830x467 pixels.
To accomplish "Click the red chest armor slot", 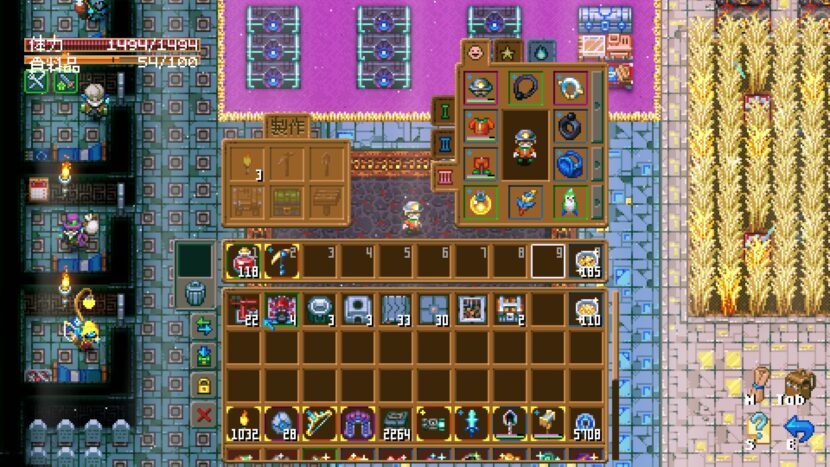I will pyautogui.click(x=480, y=126).
